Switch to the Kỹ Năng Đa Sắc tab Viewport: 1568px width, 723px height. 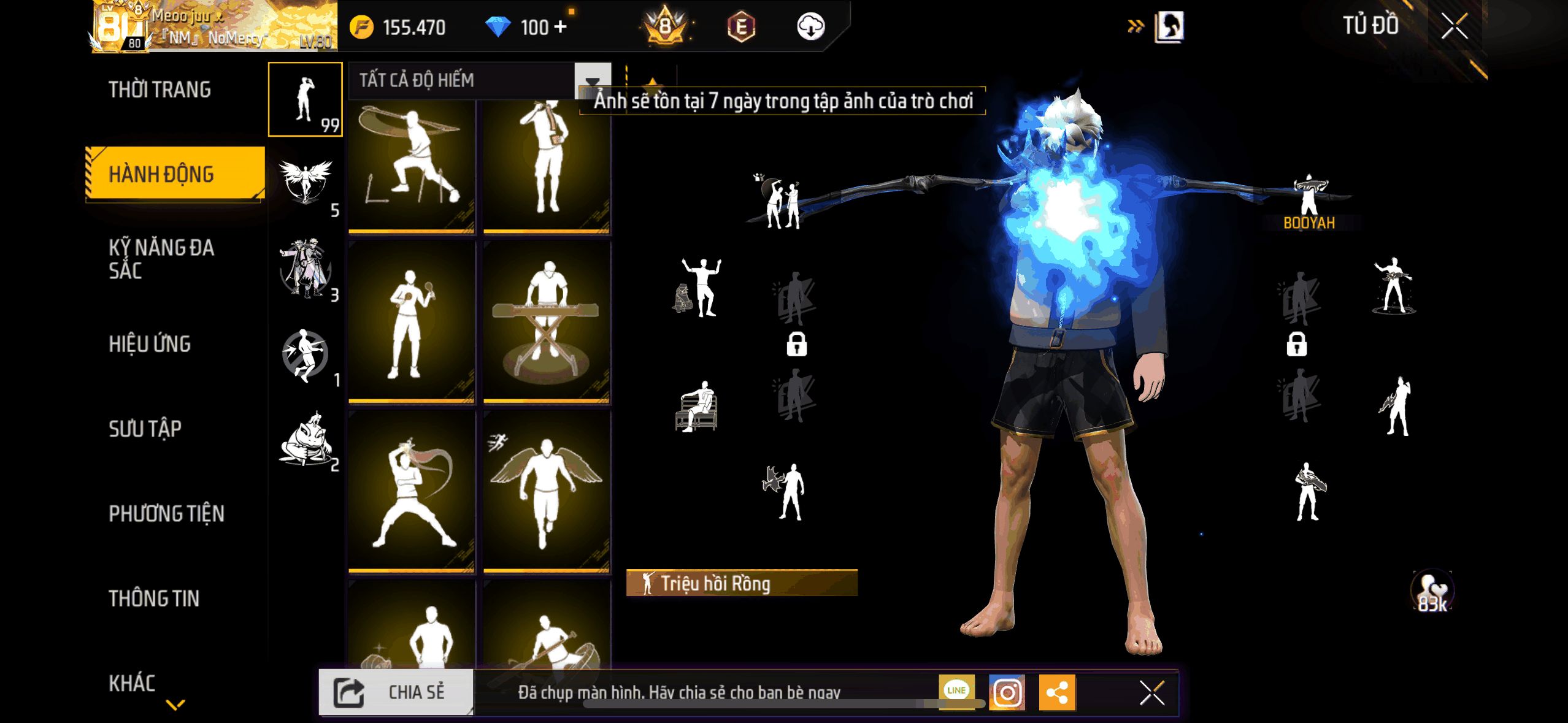click(161, 258)
